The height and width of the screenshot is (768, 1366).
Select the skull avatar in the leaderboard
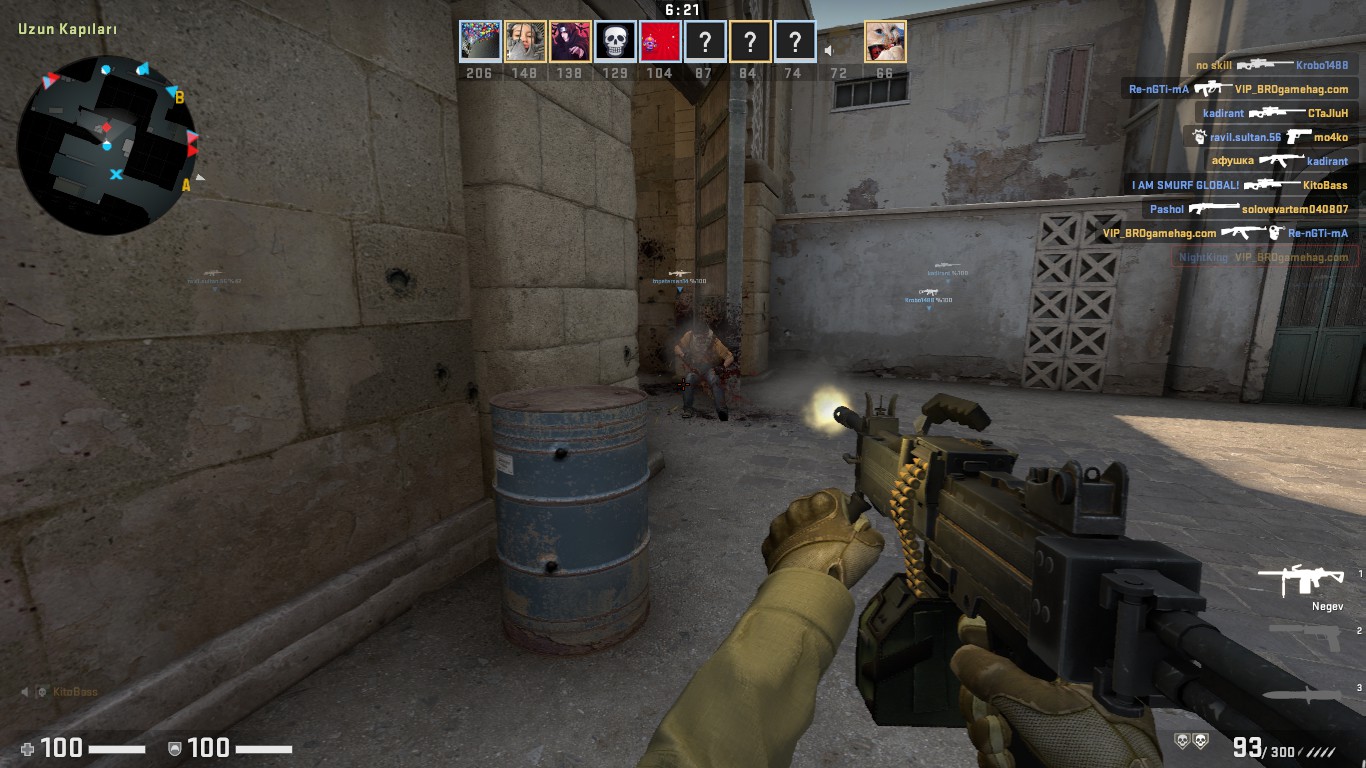[615, 42]
